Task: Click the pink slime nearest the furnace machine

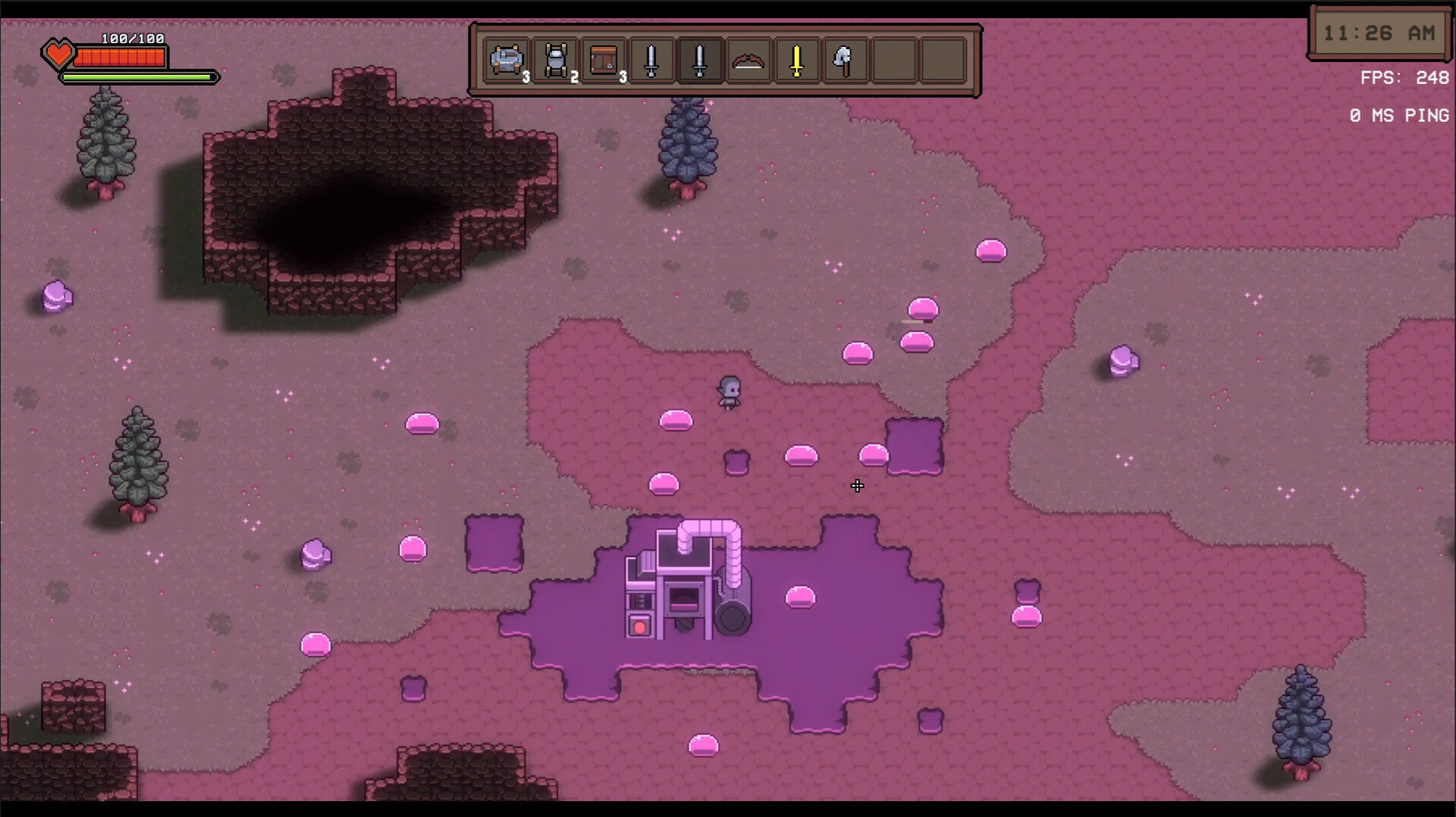Action: tap(802, 599)
